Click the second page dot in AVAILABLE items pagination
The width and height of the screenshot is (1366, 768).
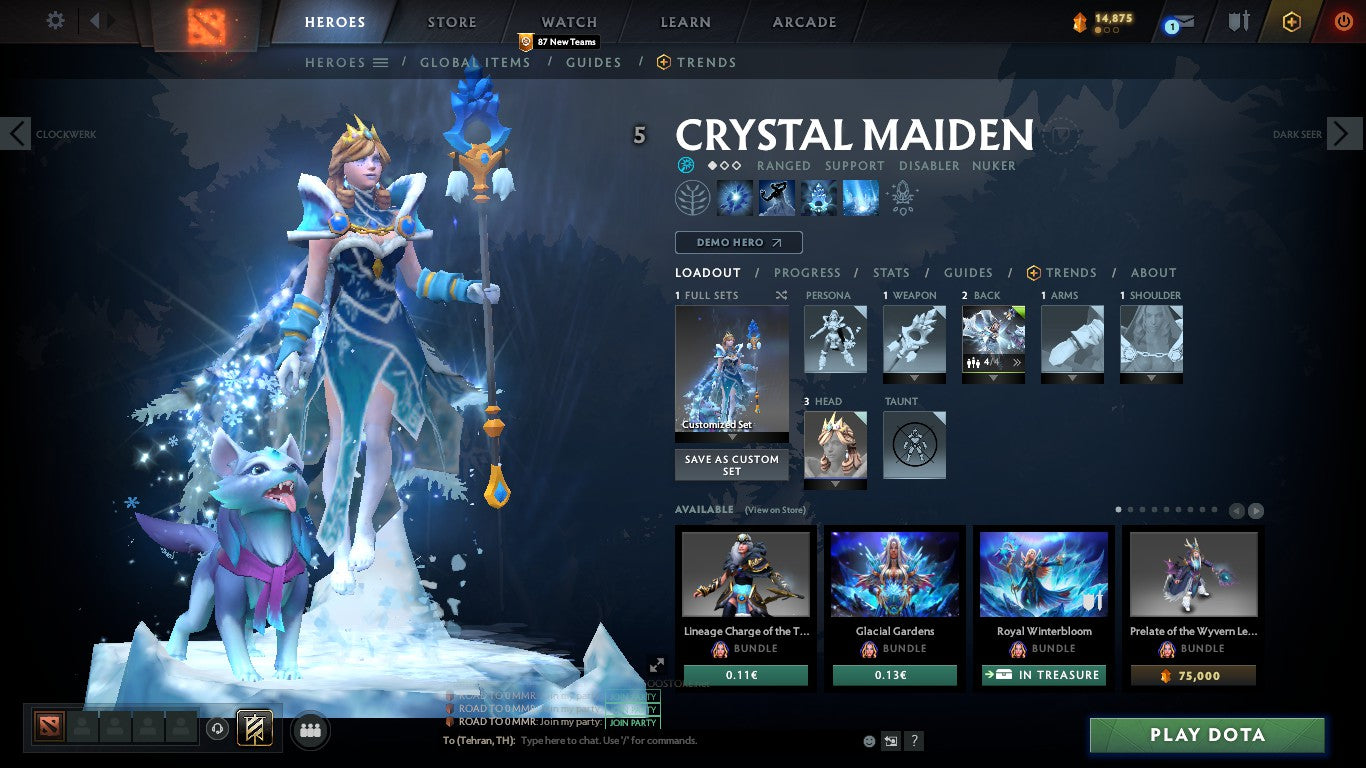tap(1130, 509)
